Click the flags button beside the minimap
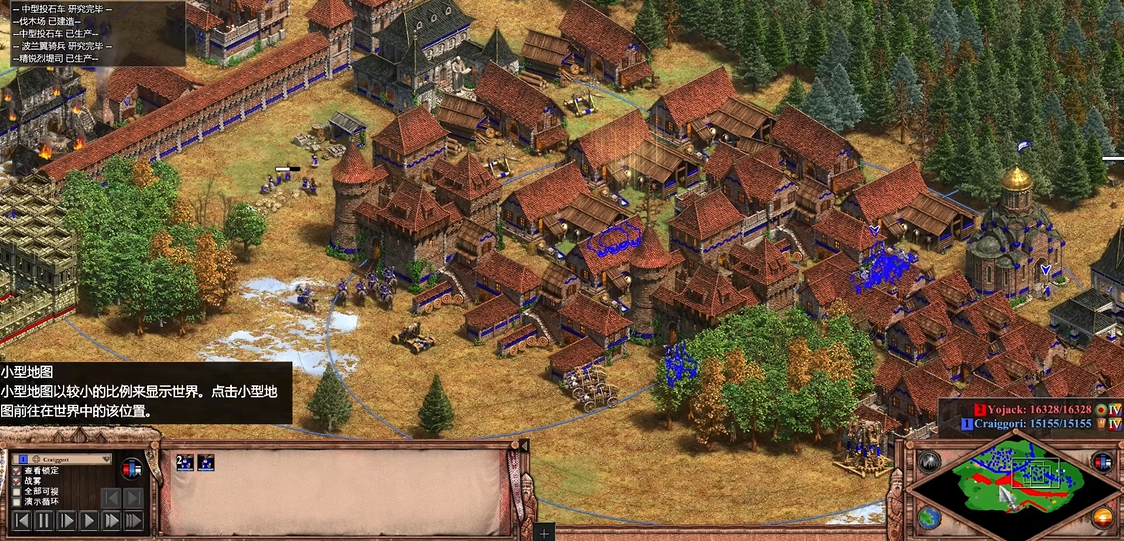The width and height of the screenshot is (1124, 541). tap(1102, 462)
